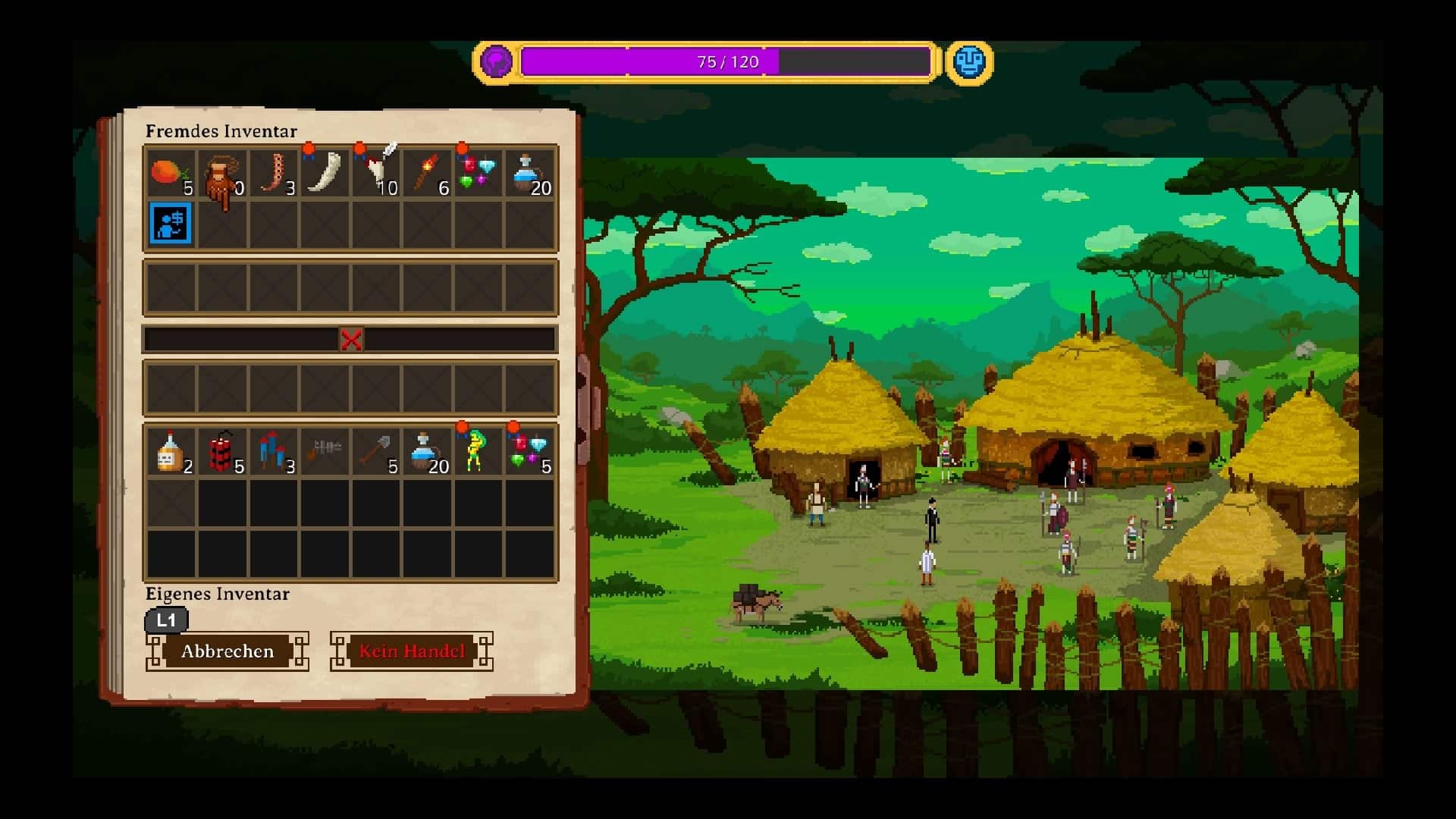Select the orange fruit in Fremdes Inventar

coord(170,174)
